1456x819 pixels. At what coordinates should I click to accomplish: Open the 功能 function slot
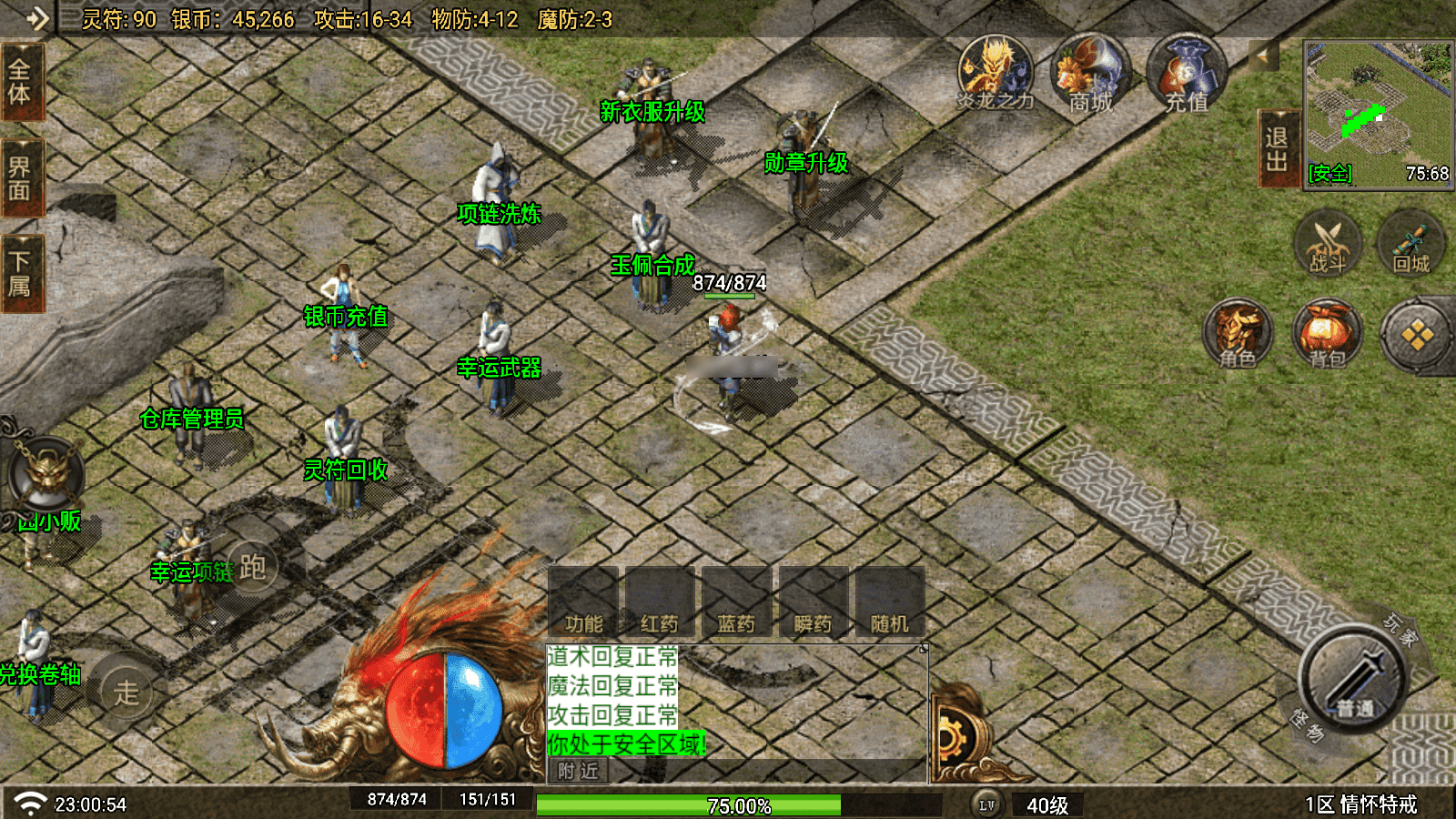click(583, 602)
